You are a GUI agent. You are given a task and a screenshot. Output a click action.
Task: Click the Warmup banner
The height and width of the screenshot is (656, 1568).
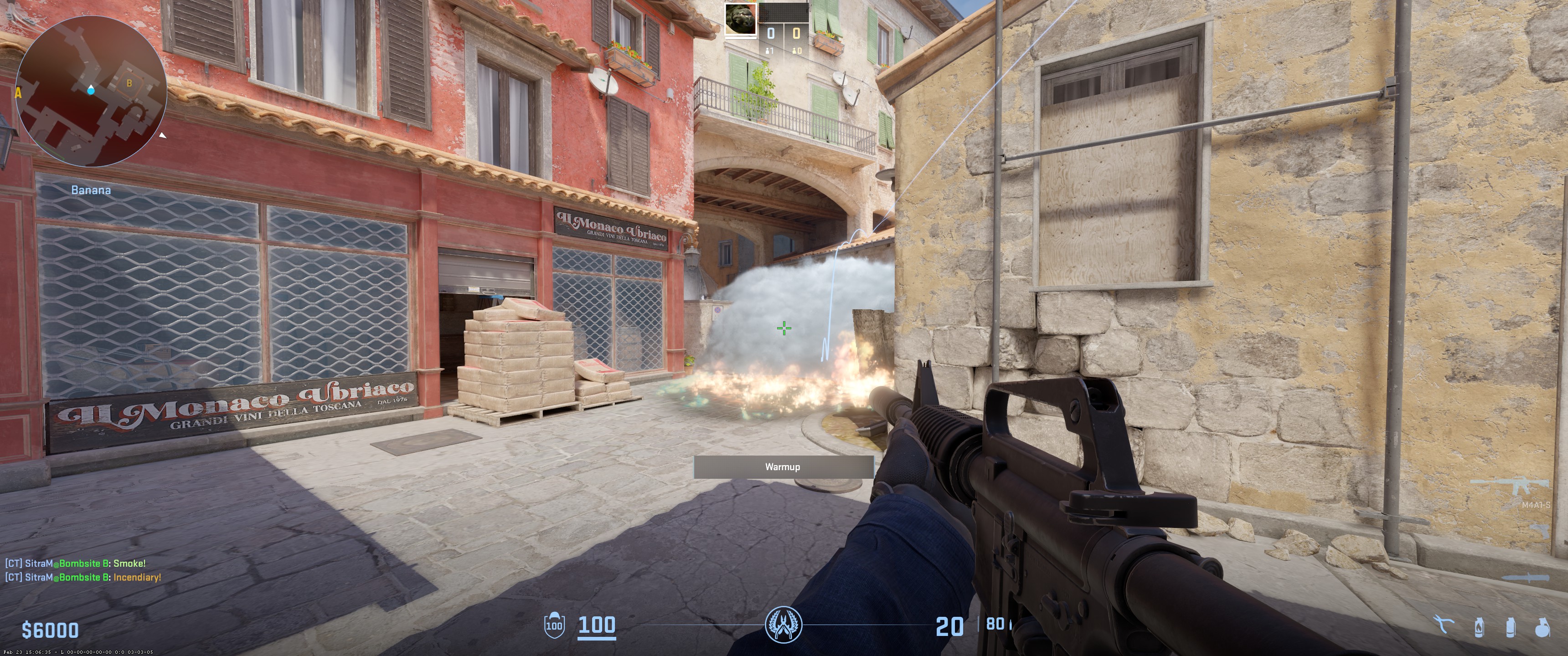point(784,467)
